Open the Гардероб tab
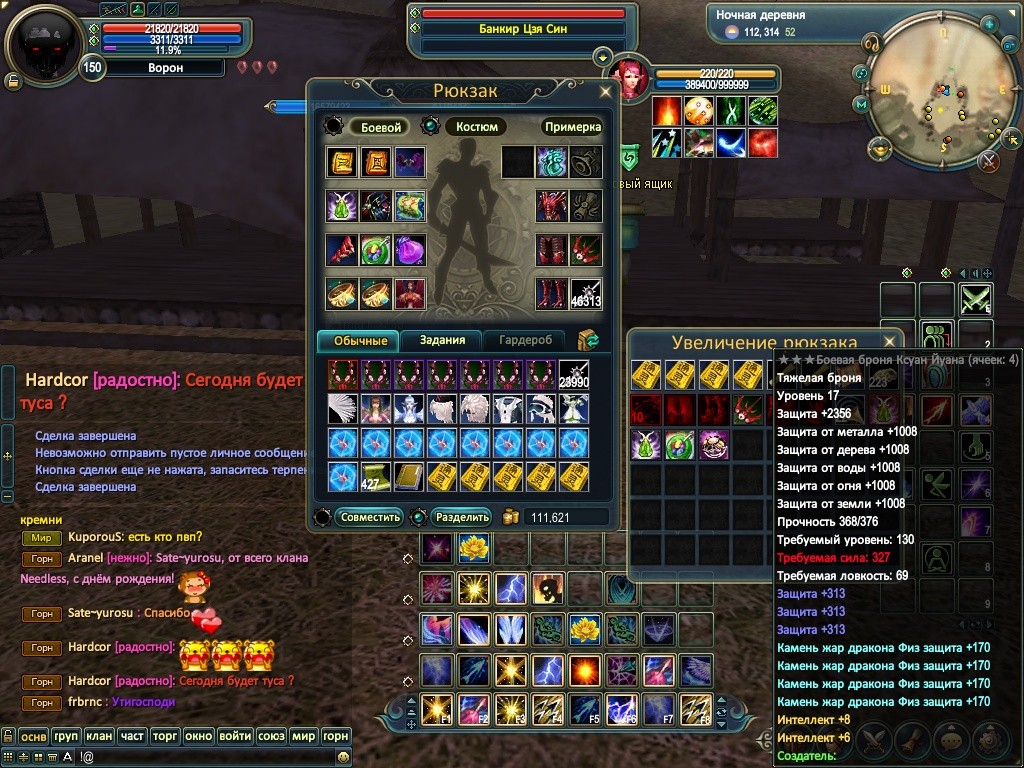This screenshot has height=768, width=1024. pyautogui.click(x=525, y=340)
